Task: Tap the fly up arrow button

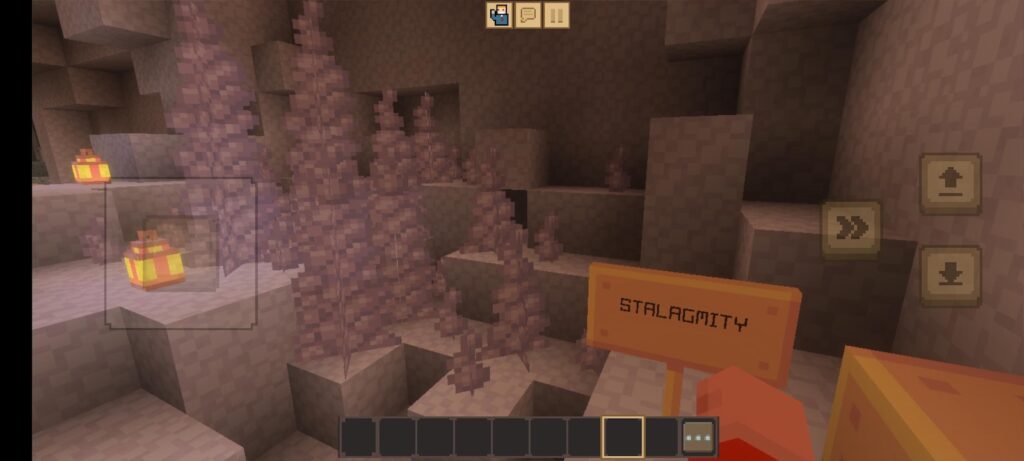Action: (x=950, y=183)
